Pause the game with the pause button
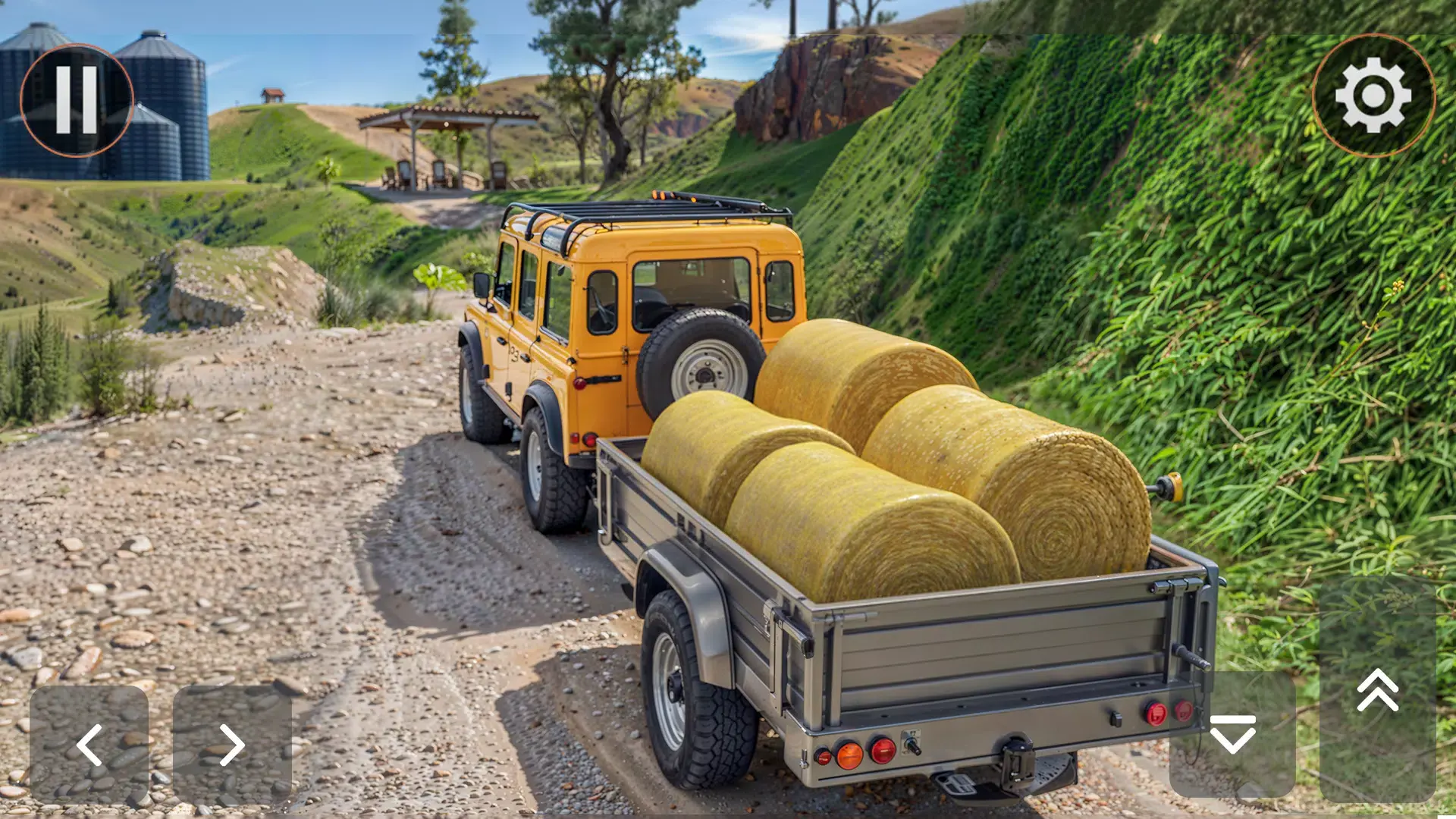Viewport: 1456px width, 819px height. tap(77, 99)
